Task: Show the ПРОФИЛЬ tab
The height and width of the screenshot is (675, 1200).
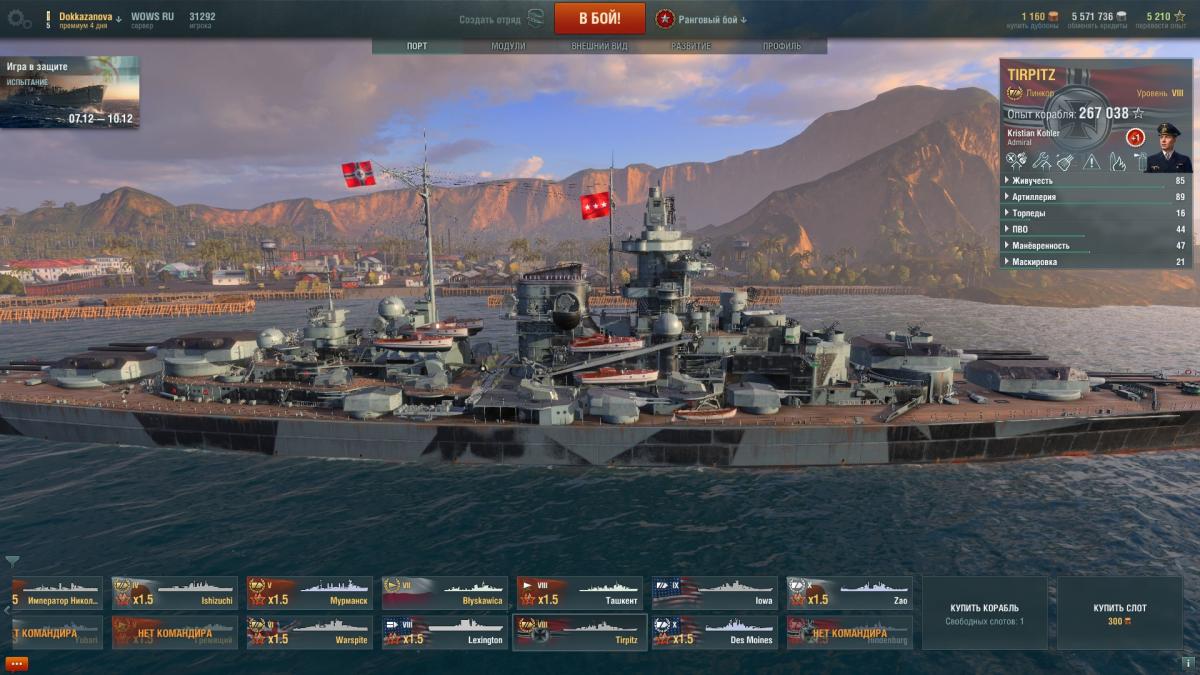Action: pos(781,46)
